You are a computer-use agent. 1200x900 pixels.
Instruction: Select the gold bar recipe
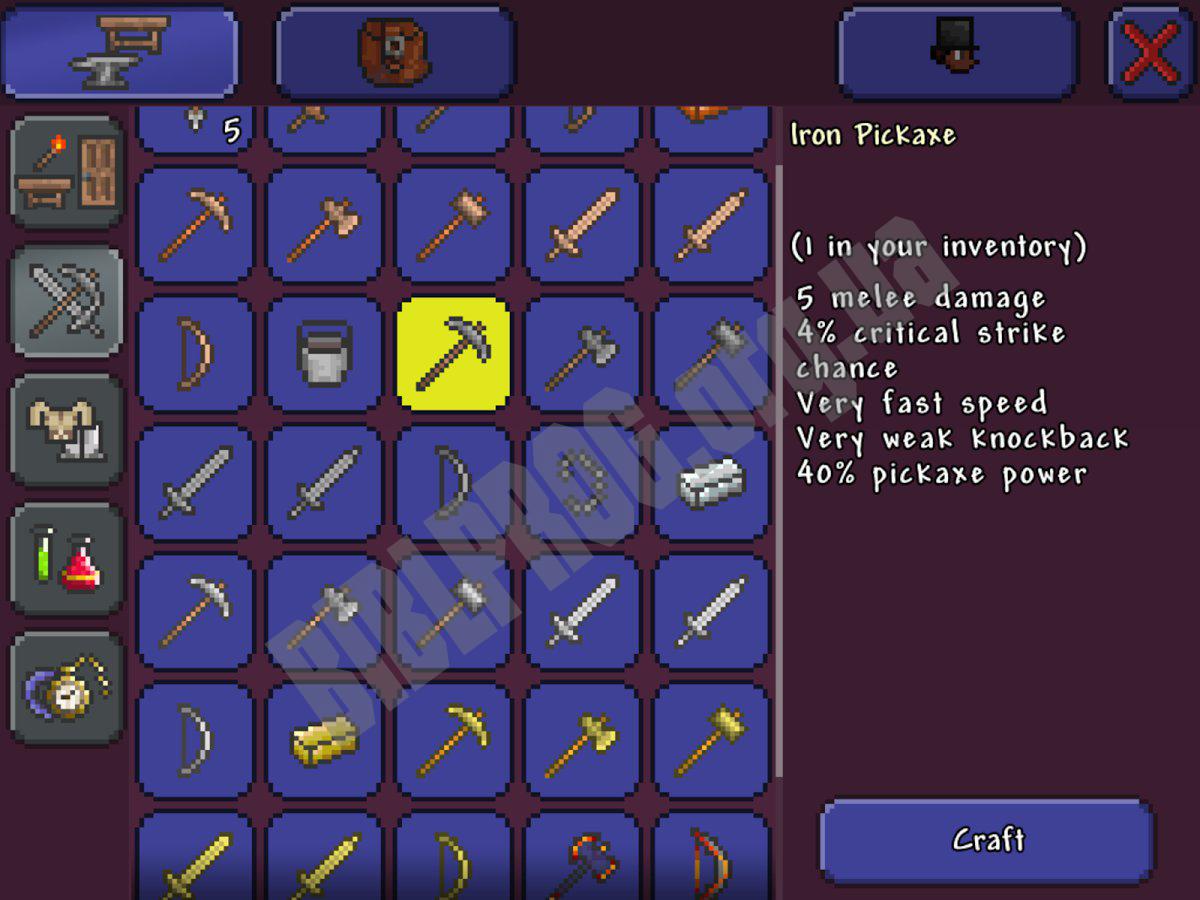(x=324, y=741)
